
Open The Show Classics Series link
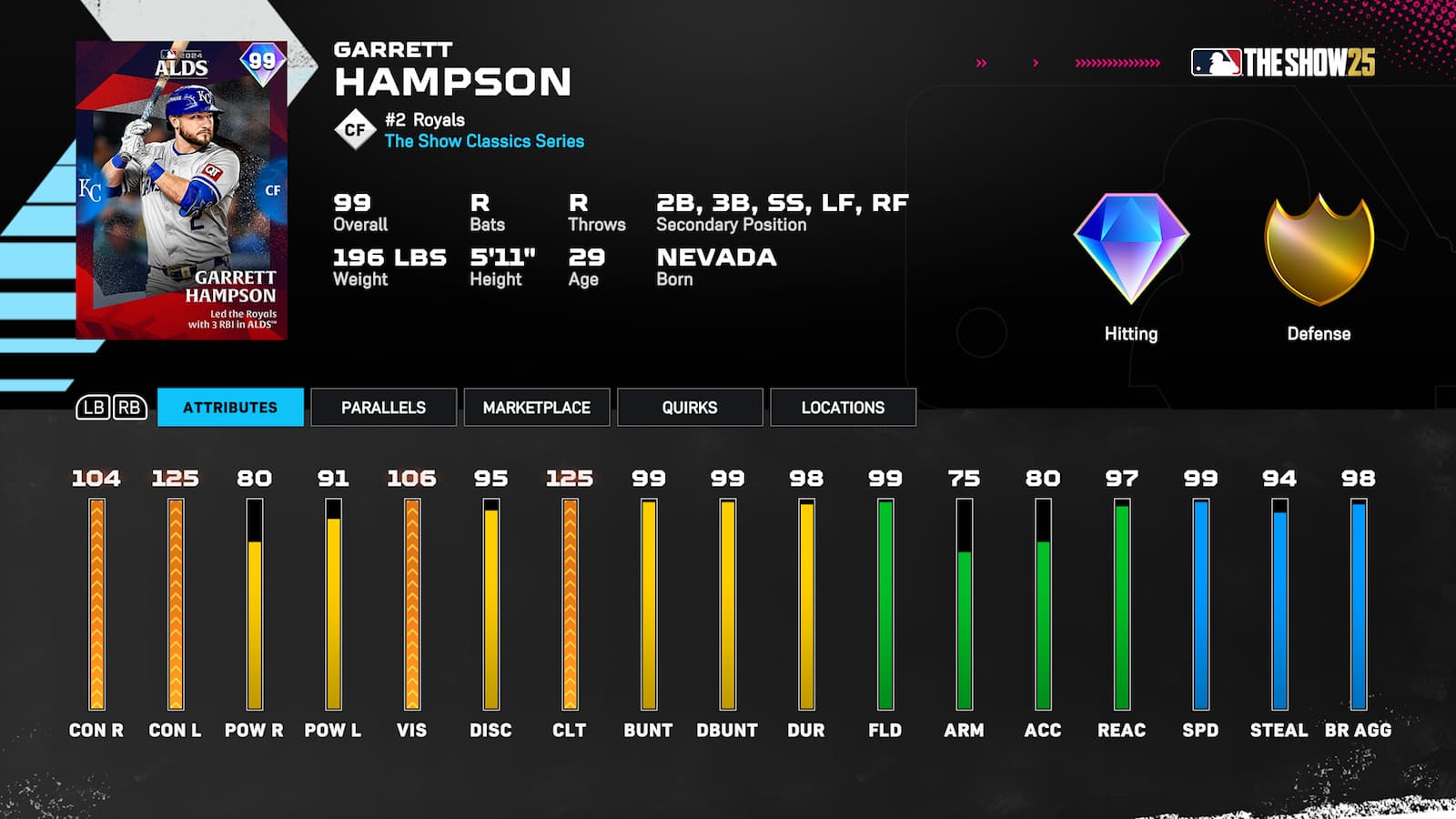click(x=484, y=141)
